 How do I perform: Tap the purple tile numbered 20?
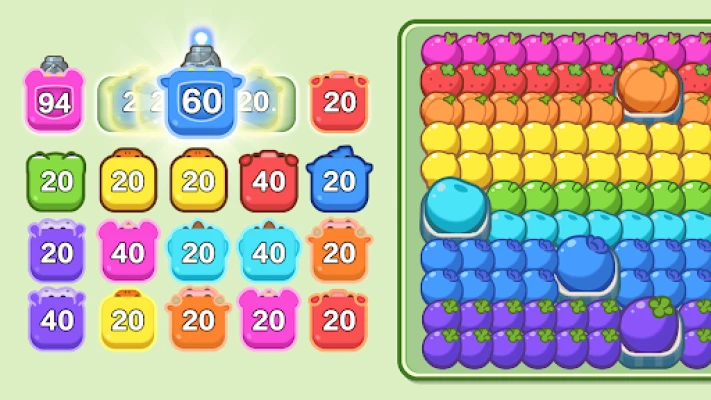pos(56,251)
